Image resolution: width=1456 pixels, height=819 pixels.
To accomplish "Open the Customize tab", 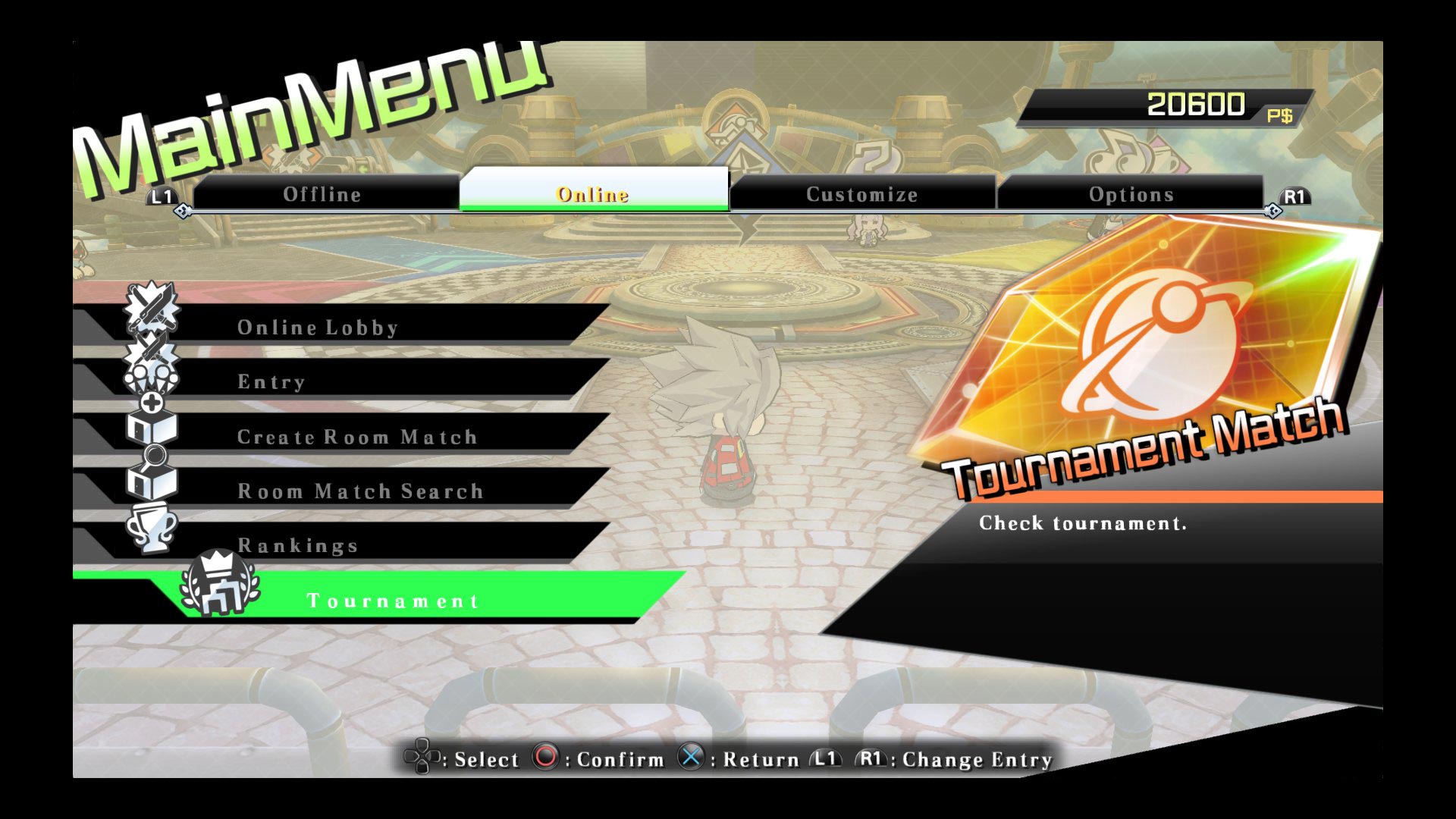I will (863, 195).
